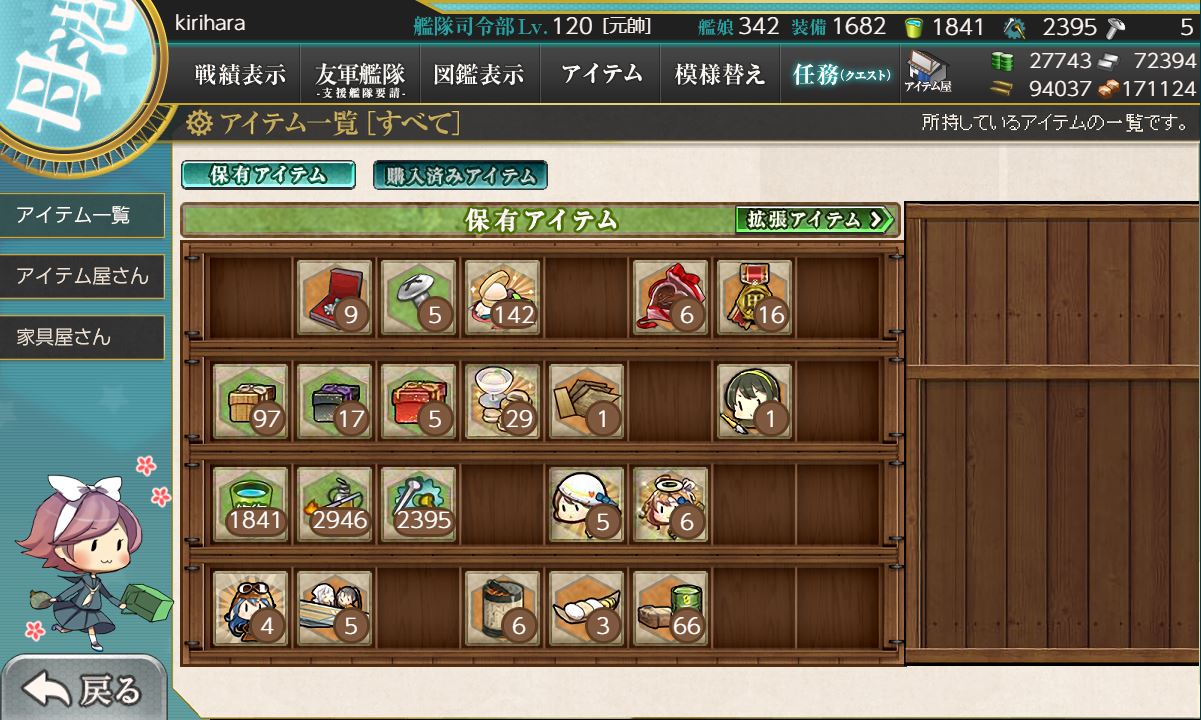Select the ring box item with 9
The height and width of the screenshot is (720, 1201).
pyautogui.click(x=334, y=297)
